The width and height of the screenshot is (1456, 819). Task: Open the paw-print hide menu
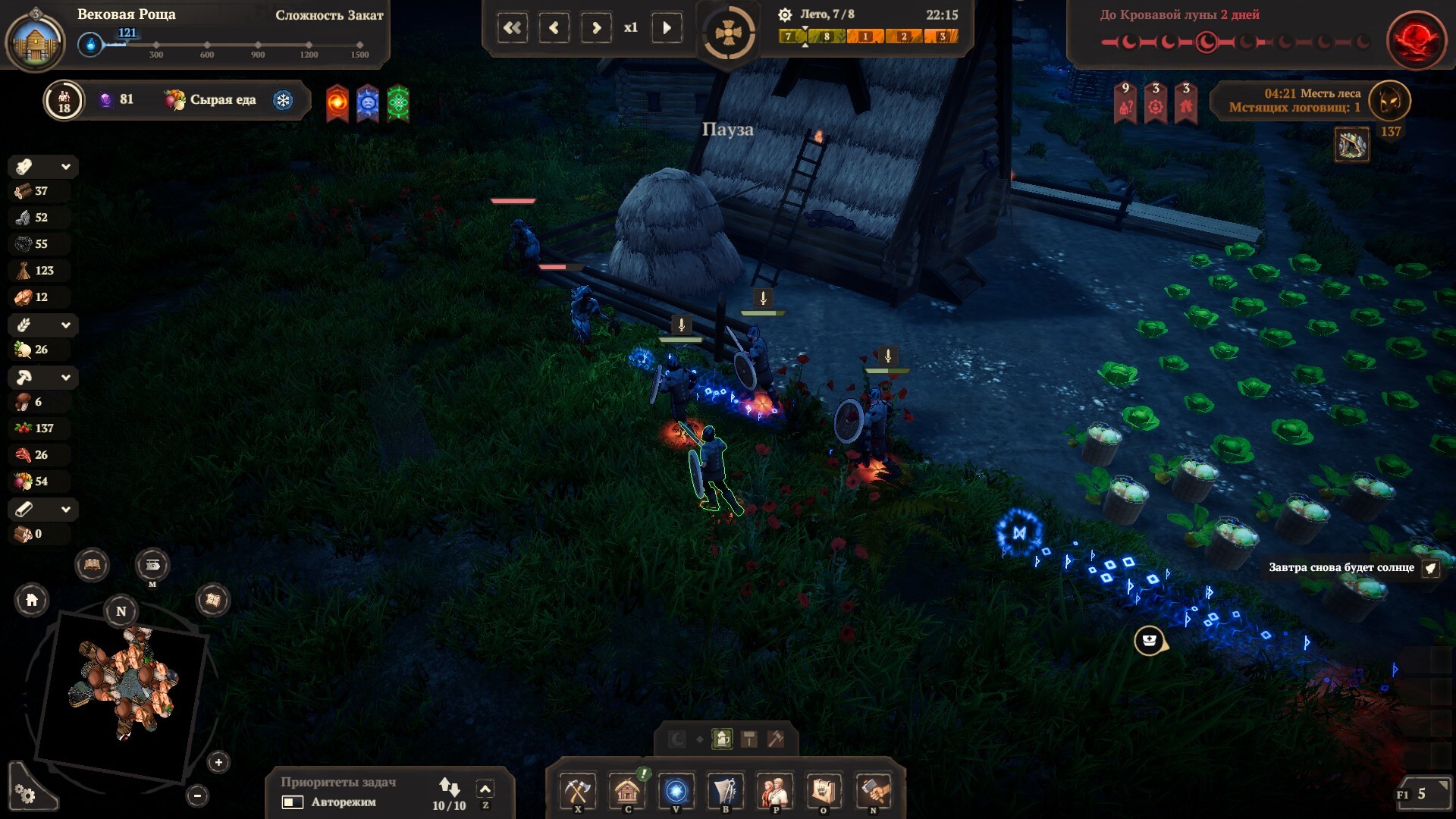click(824, 792)
